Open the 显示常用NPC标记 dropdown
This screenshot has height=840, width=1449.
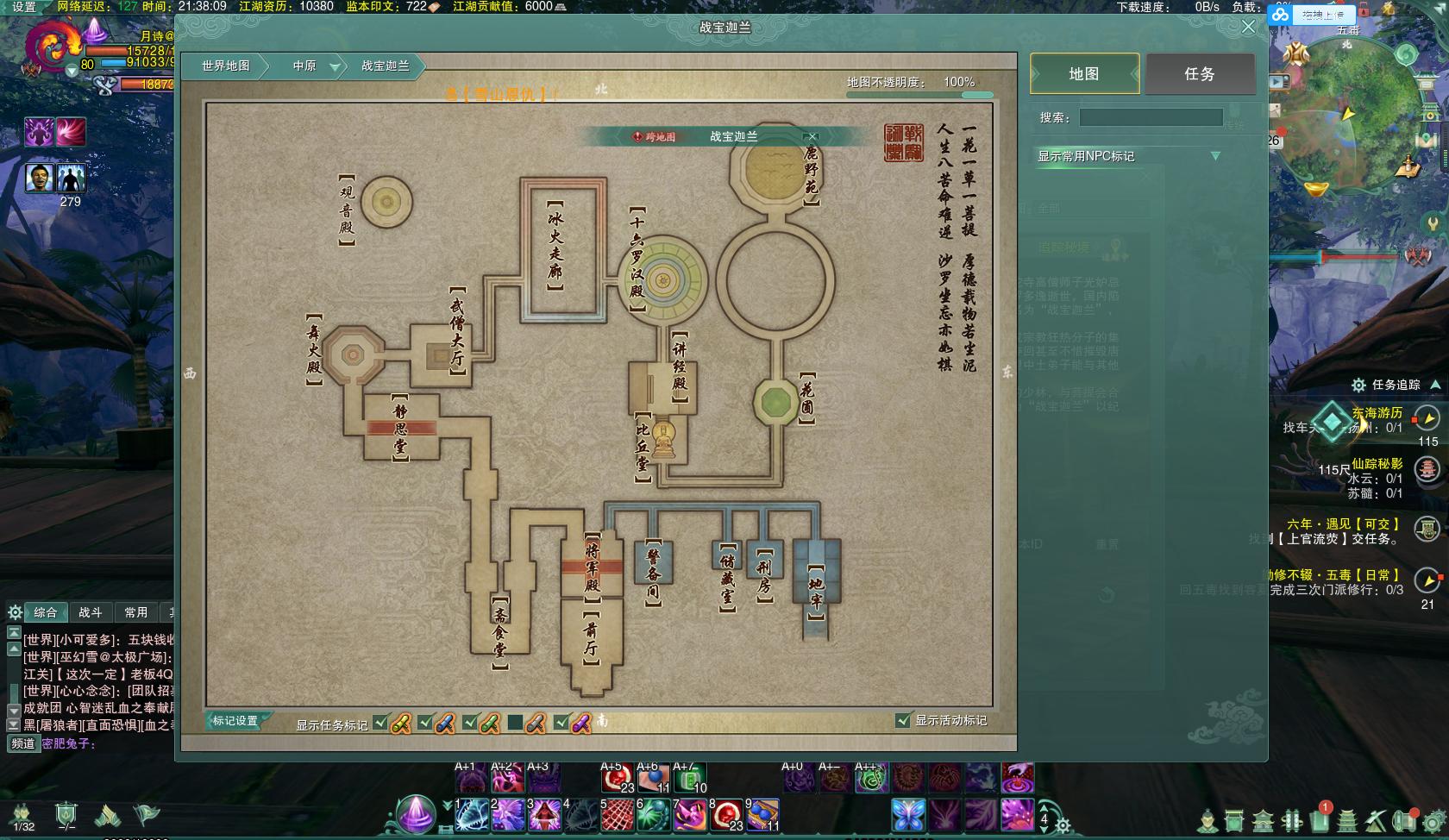[x=1215, y=156]
